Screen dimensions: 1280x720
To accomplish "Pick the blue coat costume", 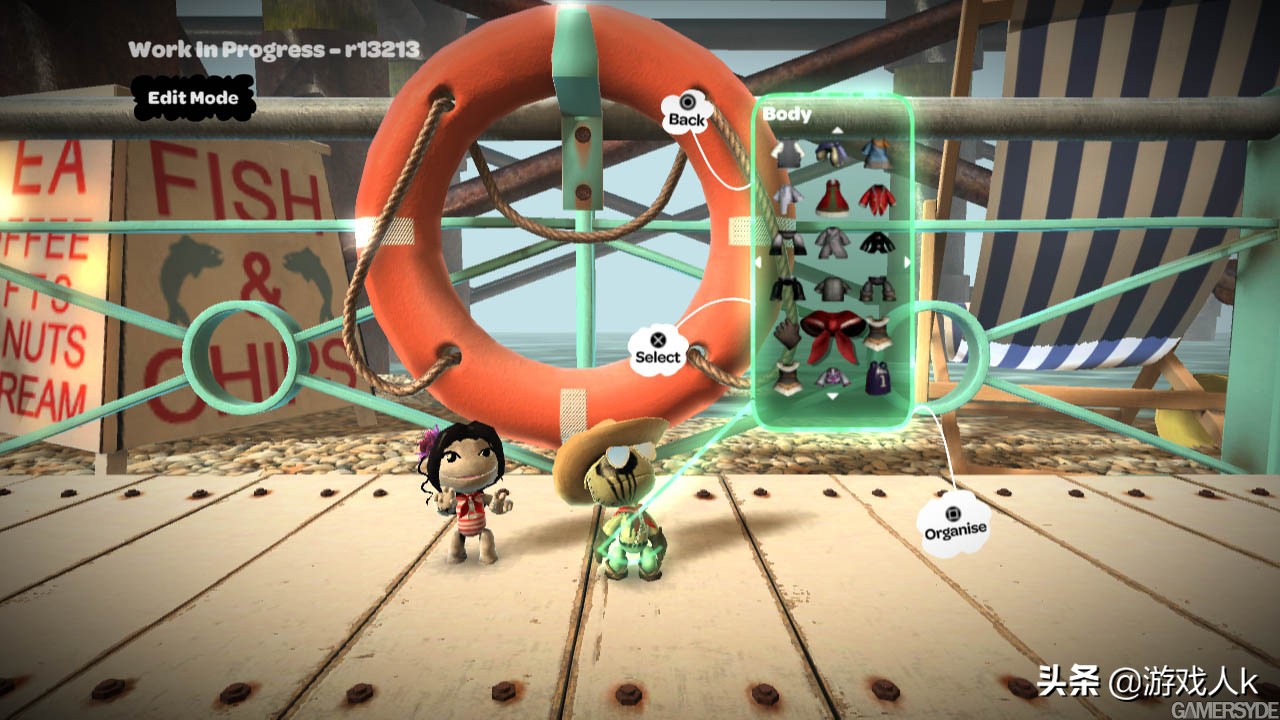I will [877, 152].
